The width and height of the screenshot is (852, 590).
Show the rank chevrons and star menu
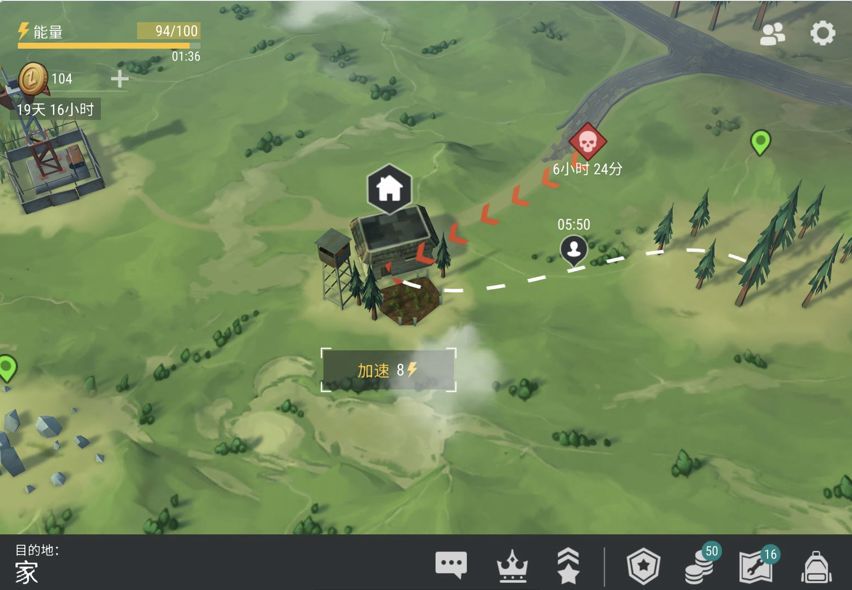pyautogui.click(x=568, y=566)
